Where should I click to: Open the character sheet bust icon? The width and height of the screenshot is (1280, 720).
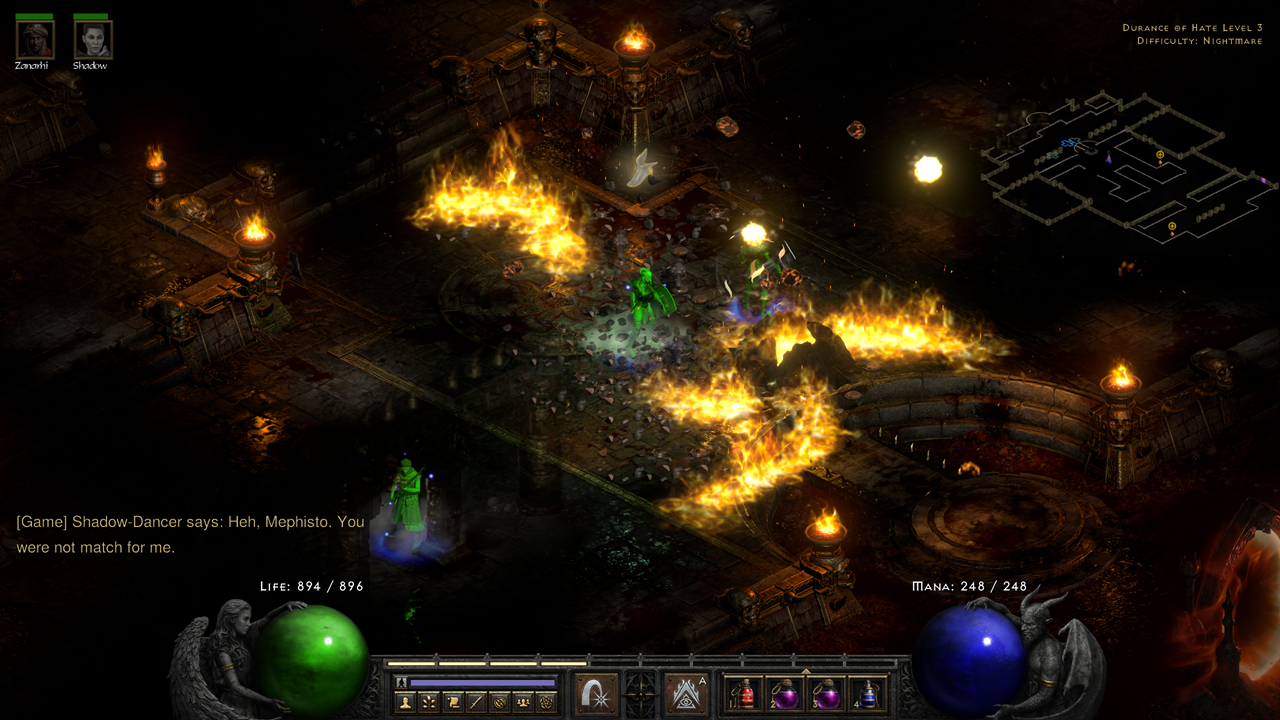point(405,702)
